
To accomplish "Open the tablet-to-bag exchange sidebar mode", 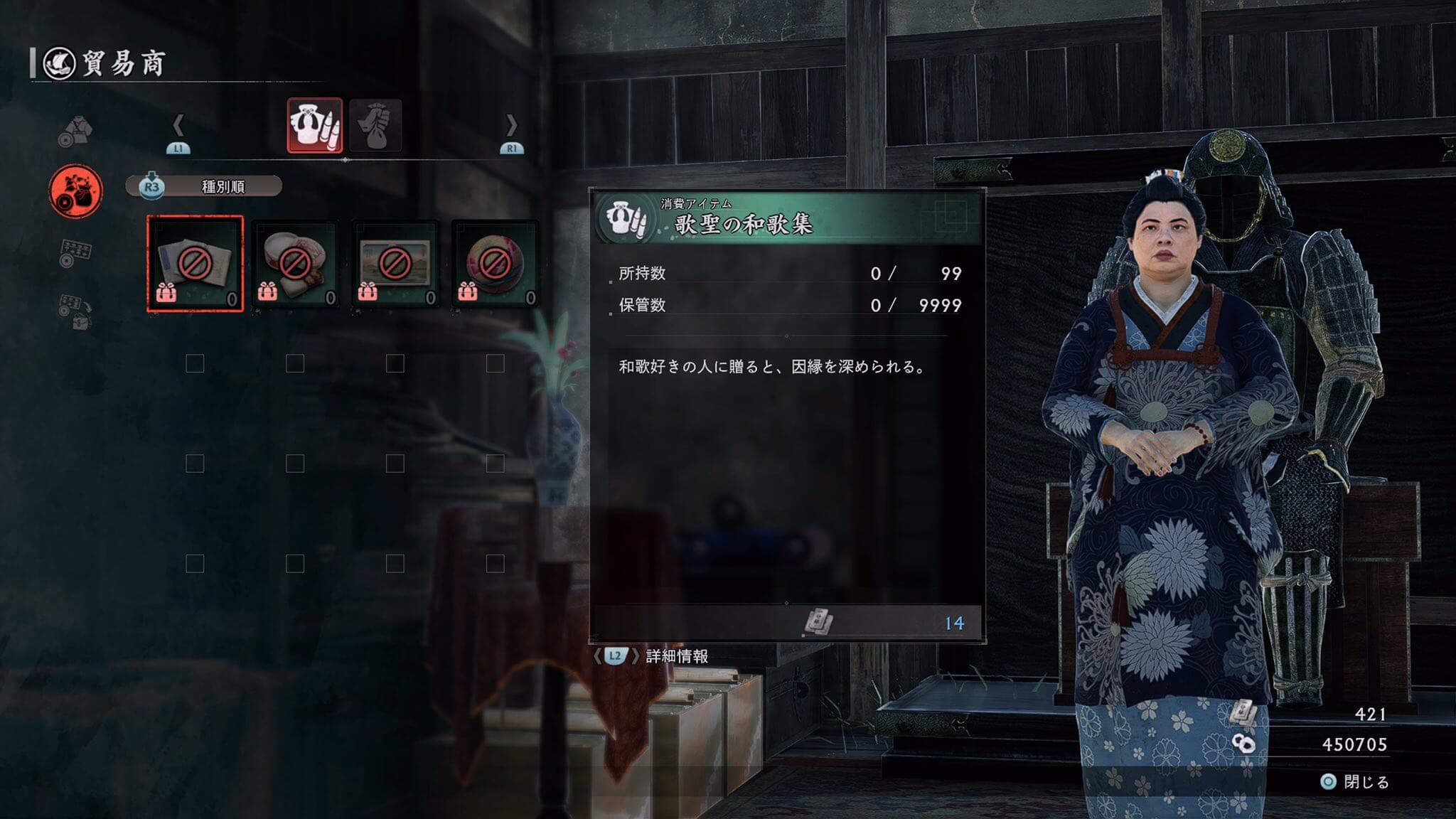I will coord(75,311).
